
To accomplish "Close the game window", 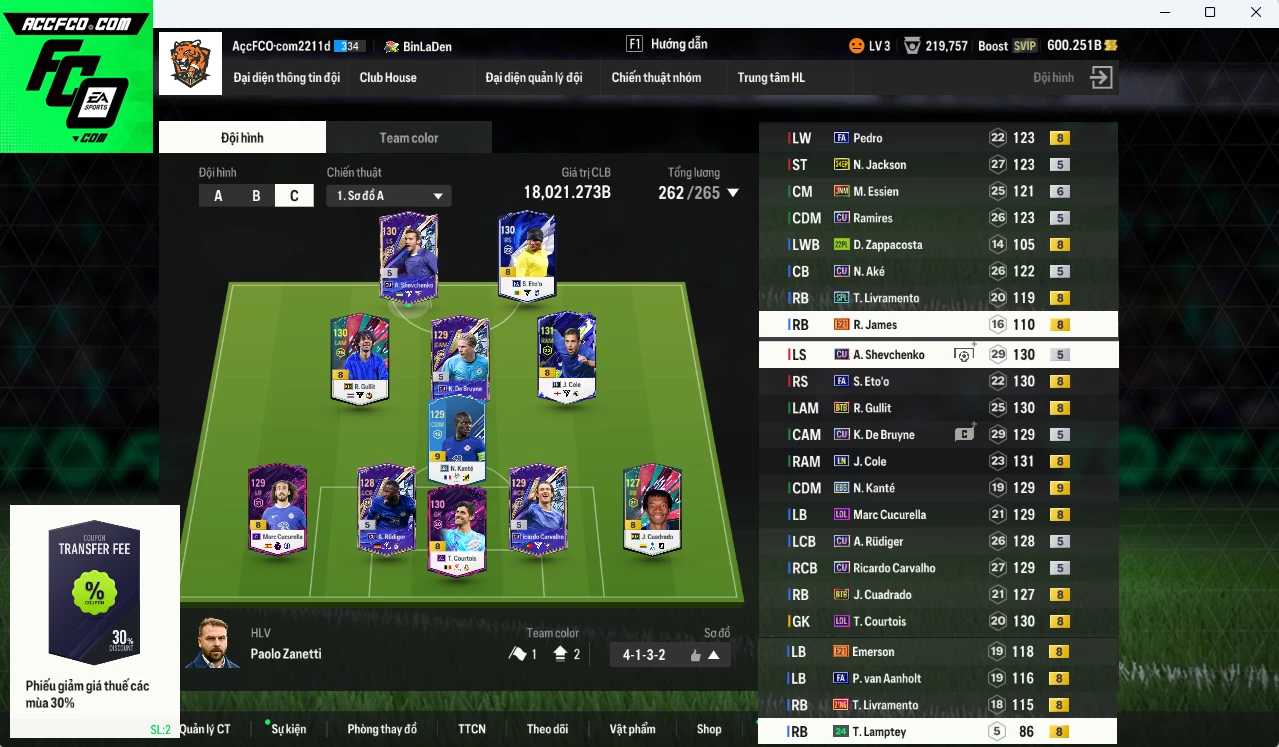I will tap(1256, 12).
